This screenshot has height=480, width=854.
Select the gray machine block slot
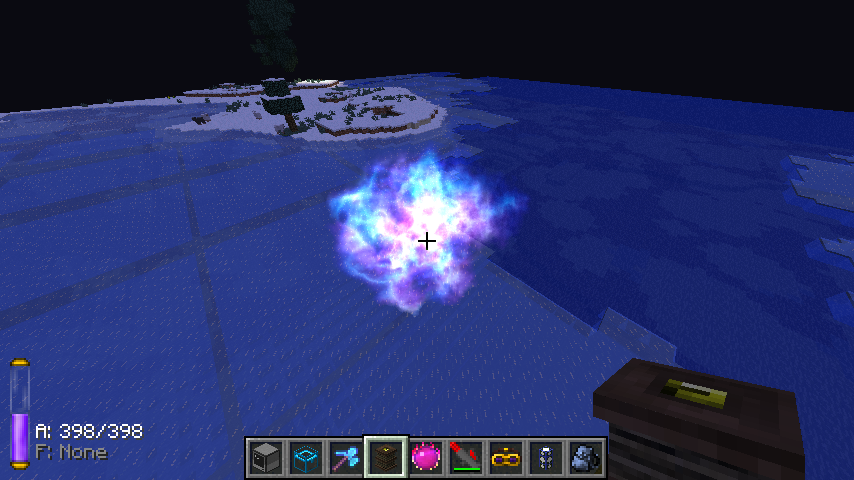click(265, 458)
